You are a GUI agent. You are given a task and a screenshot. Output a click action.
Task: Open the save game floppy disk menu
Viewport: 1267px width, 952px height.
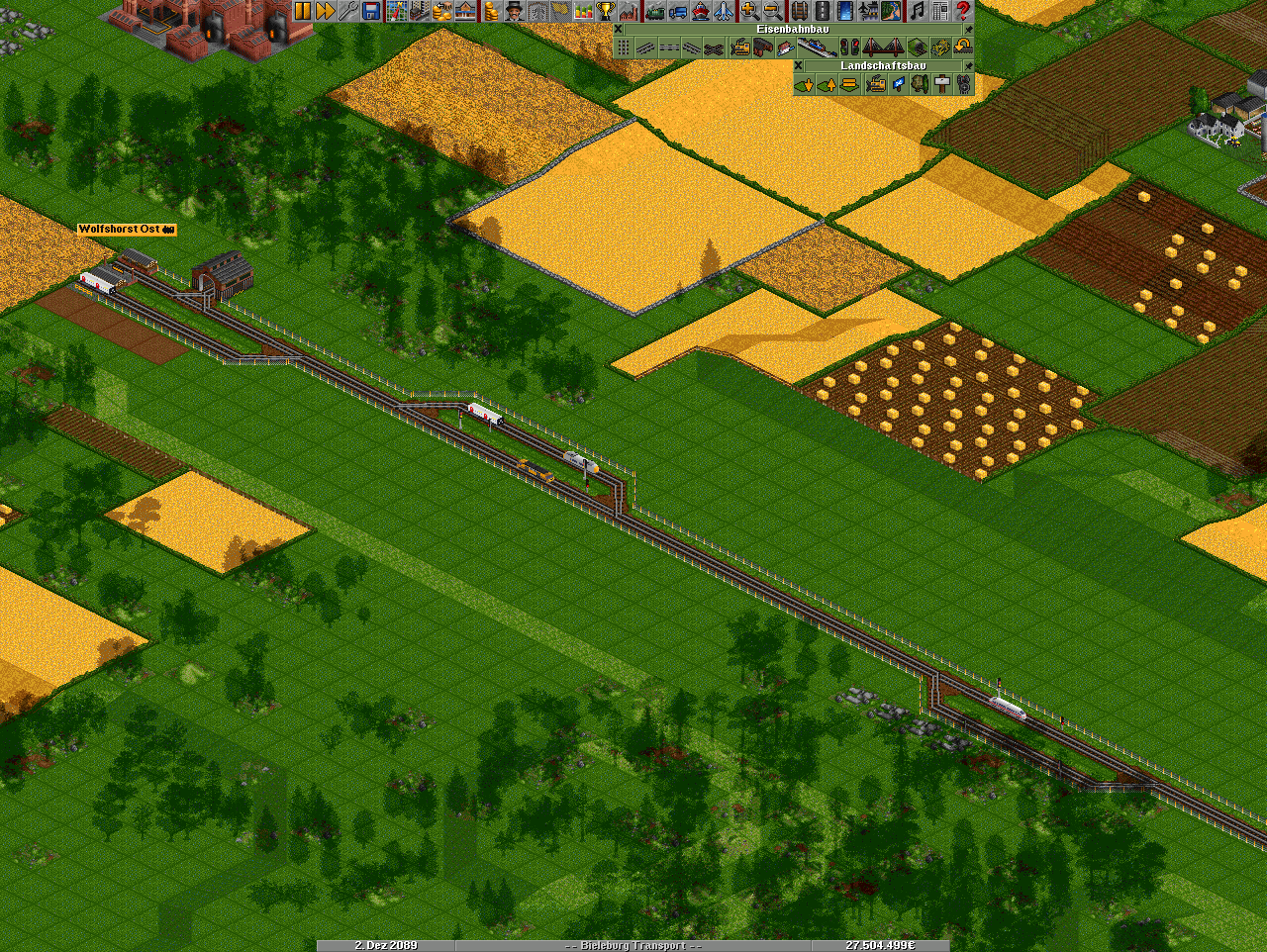[x=371, y=11]
